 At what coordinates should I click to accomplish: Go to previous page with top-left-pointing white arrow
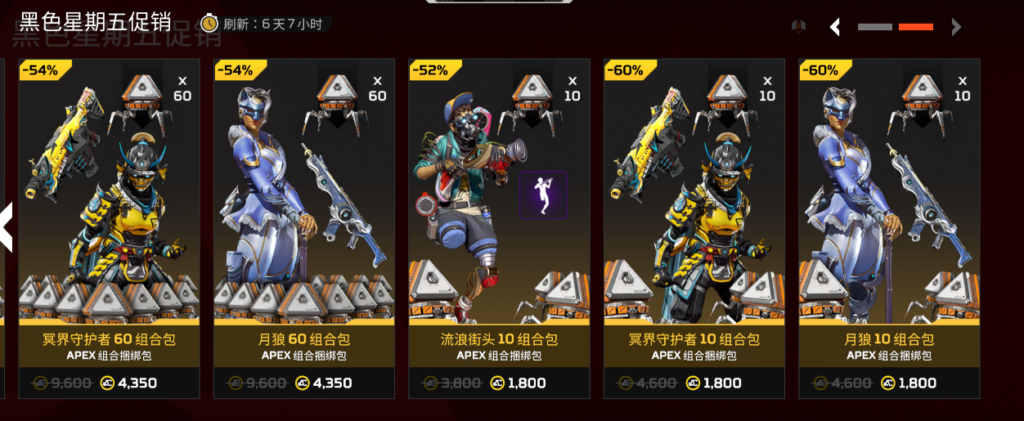pyautogui.click(x=835, y=27)
